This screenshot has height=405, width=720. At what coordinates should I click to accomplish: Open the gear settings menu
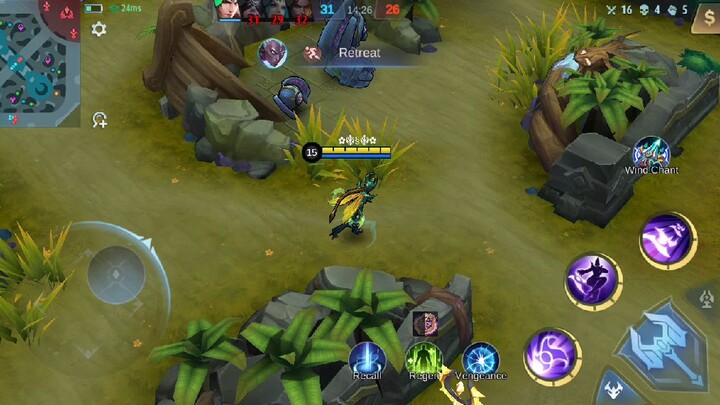point(99,30)
